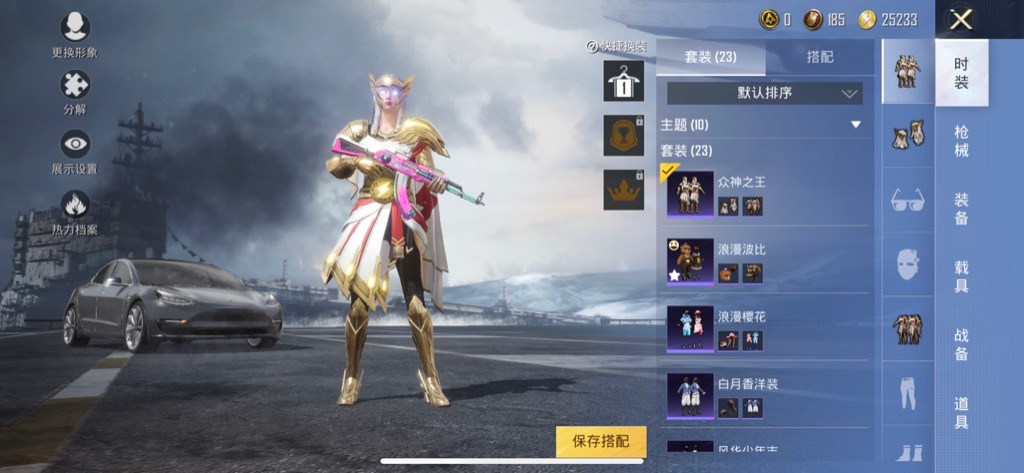Viewport: 1024px width, 473px height.
Task: Click the 保存搭配 save outfit button
Action: [x=601, y=441]
